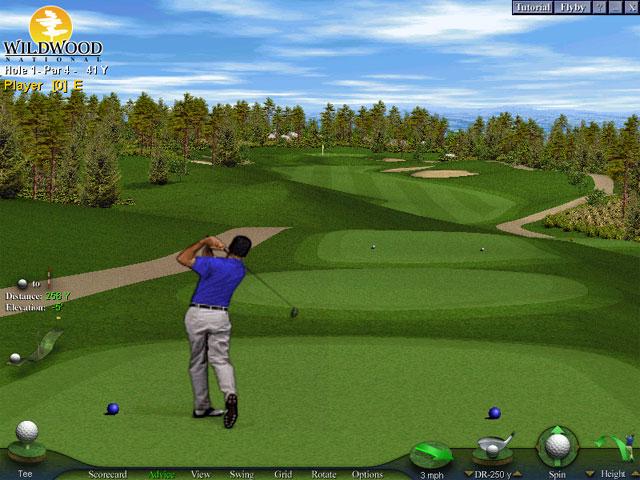The width and height of the screenshot is (640, 480).
Task: Select the Advice menu item
Action: point(161,474)
